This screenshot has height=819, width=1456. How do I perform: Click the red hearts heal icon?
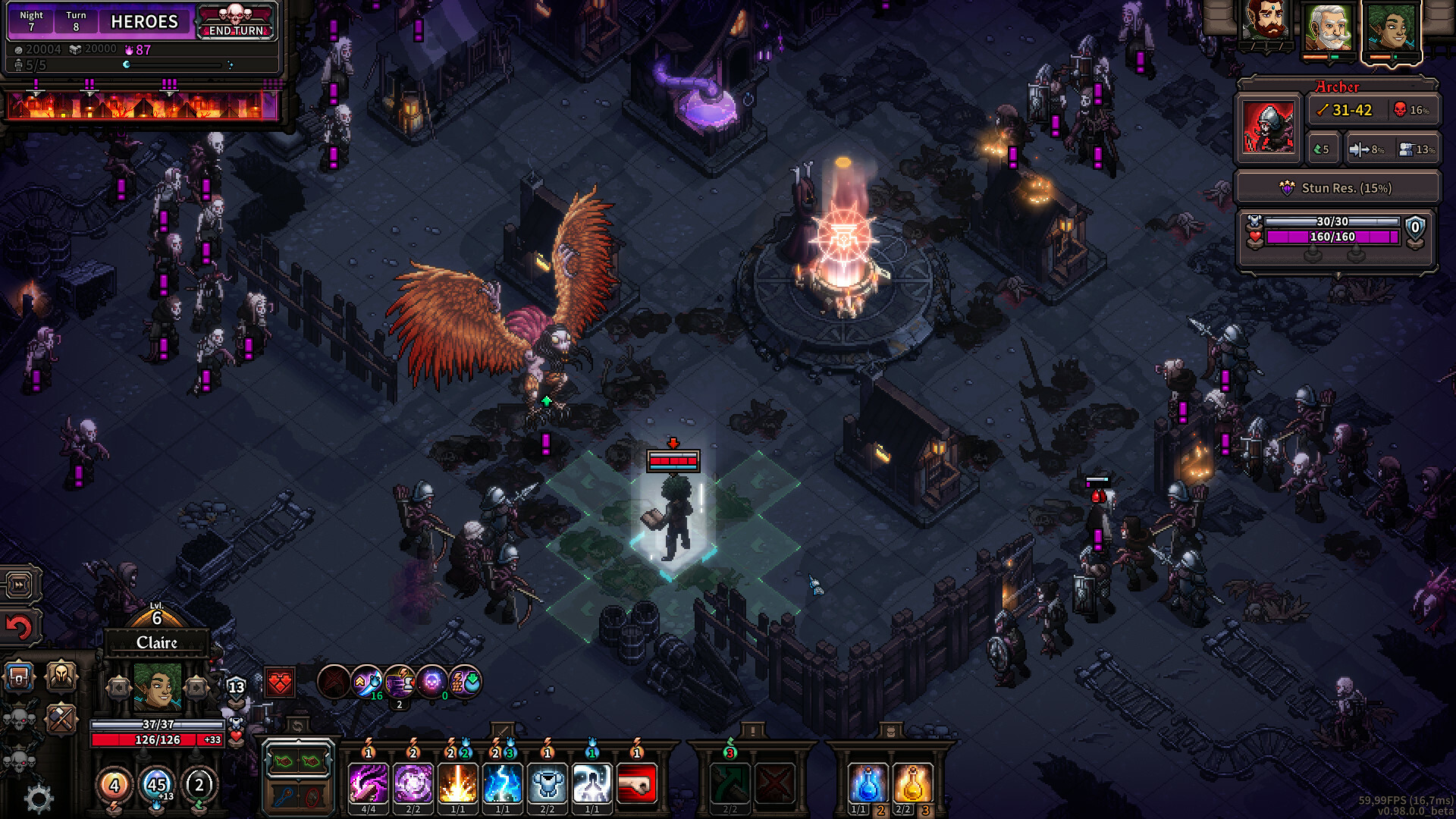pyautogui.click(x=279, y=682)
